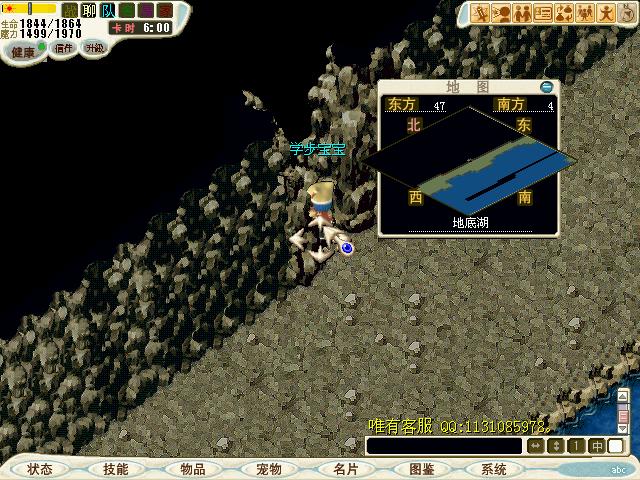Open the 技能 skills menu
The image size is (640, 480).
tap(116, 469)
